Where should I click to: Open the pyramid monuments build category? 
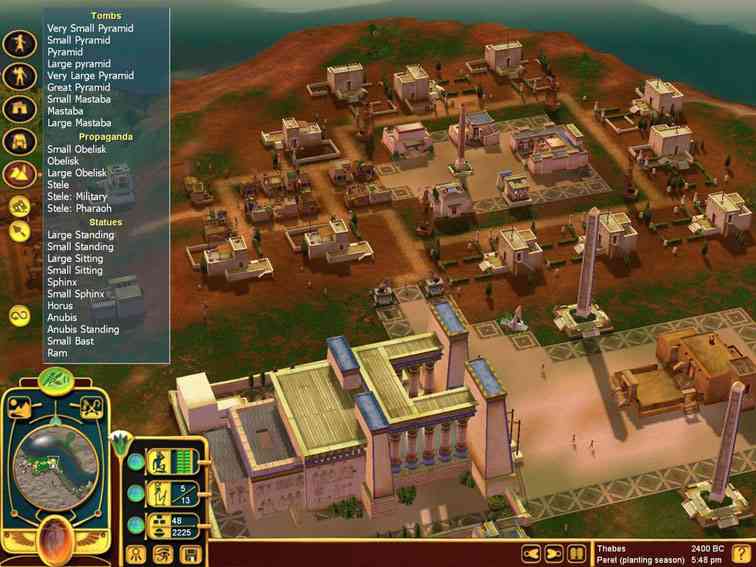[x=19, y=174]
